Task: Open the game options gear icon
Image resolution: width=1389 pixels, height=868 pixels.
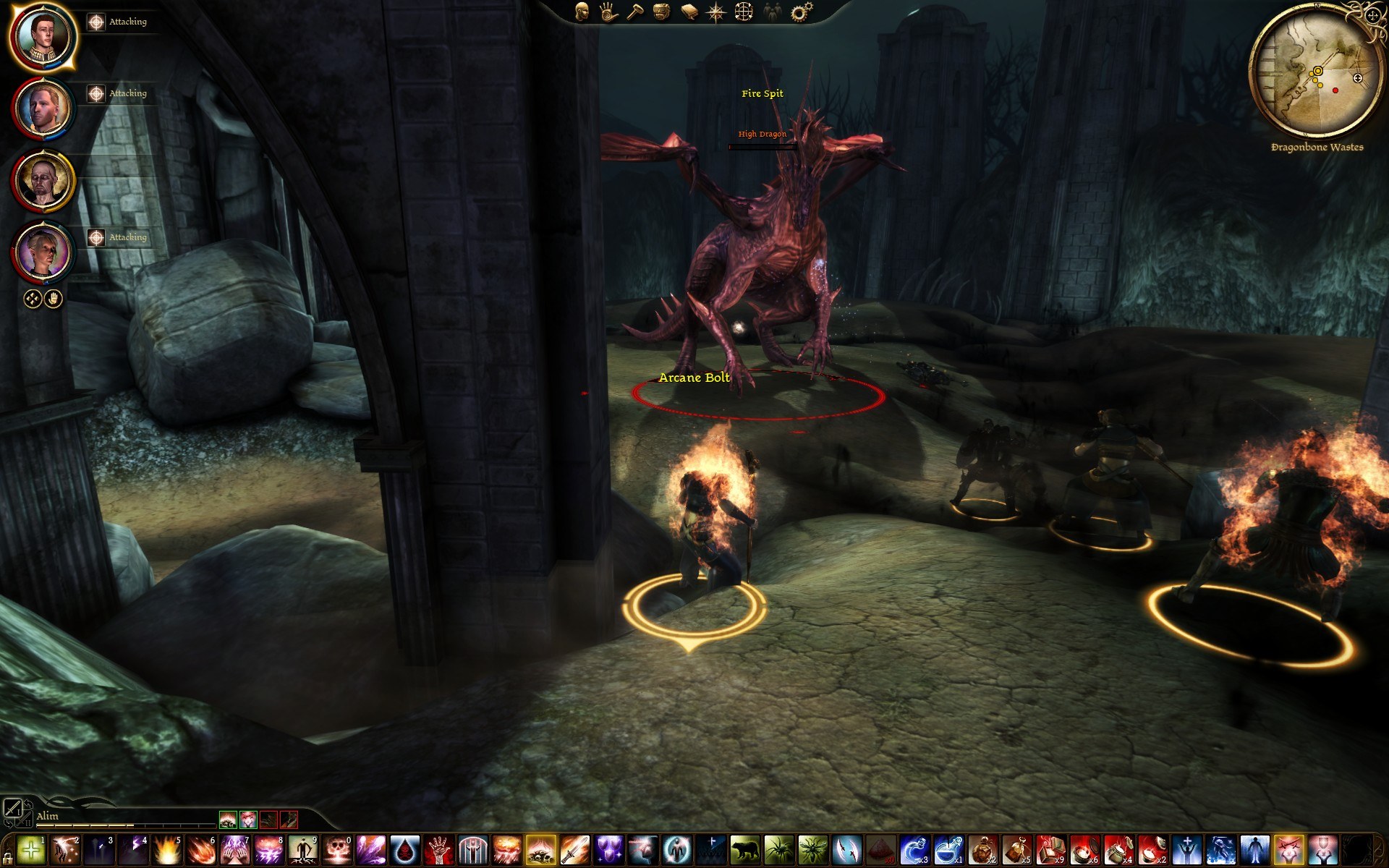Action: (801, 12)
